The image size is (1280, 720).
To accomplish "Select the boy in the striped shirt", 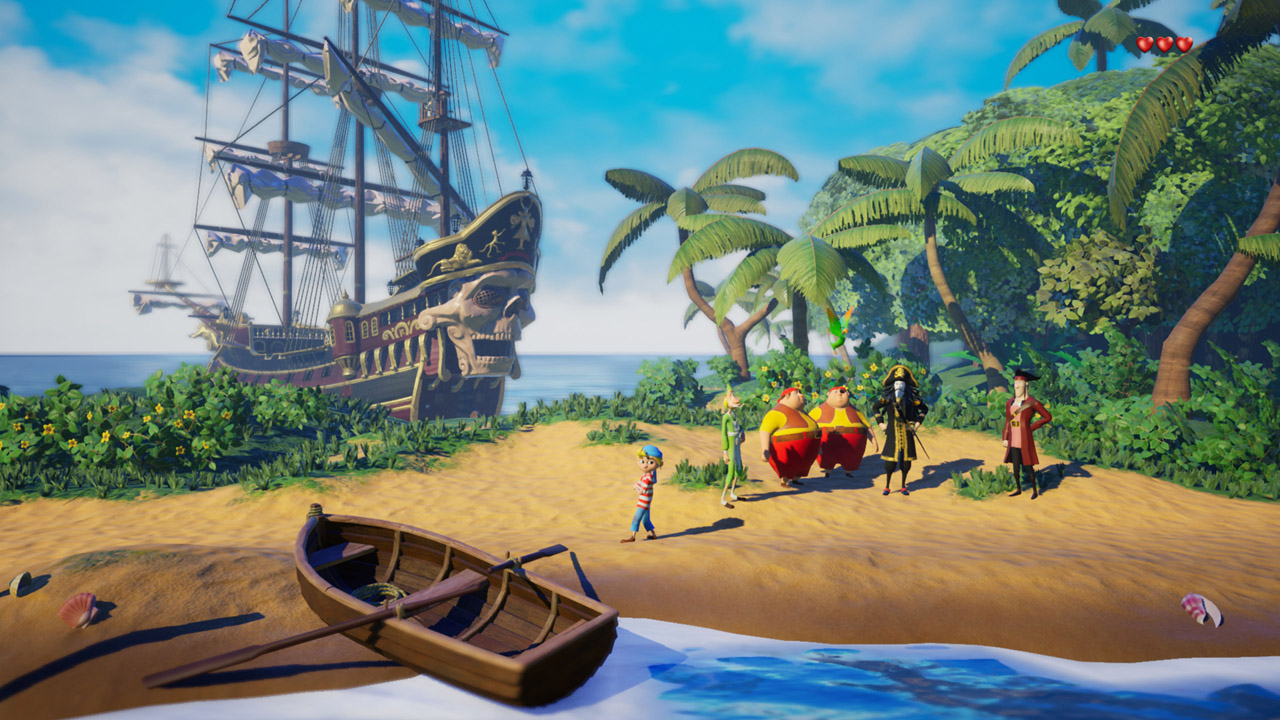I will (645, 490).
